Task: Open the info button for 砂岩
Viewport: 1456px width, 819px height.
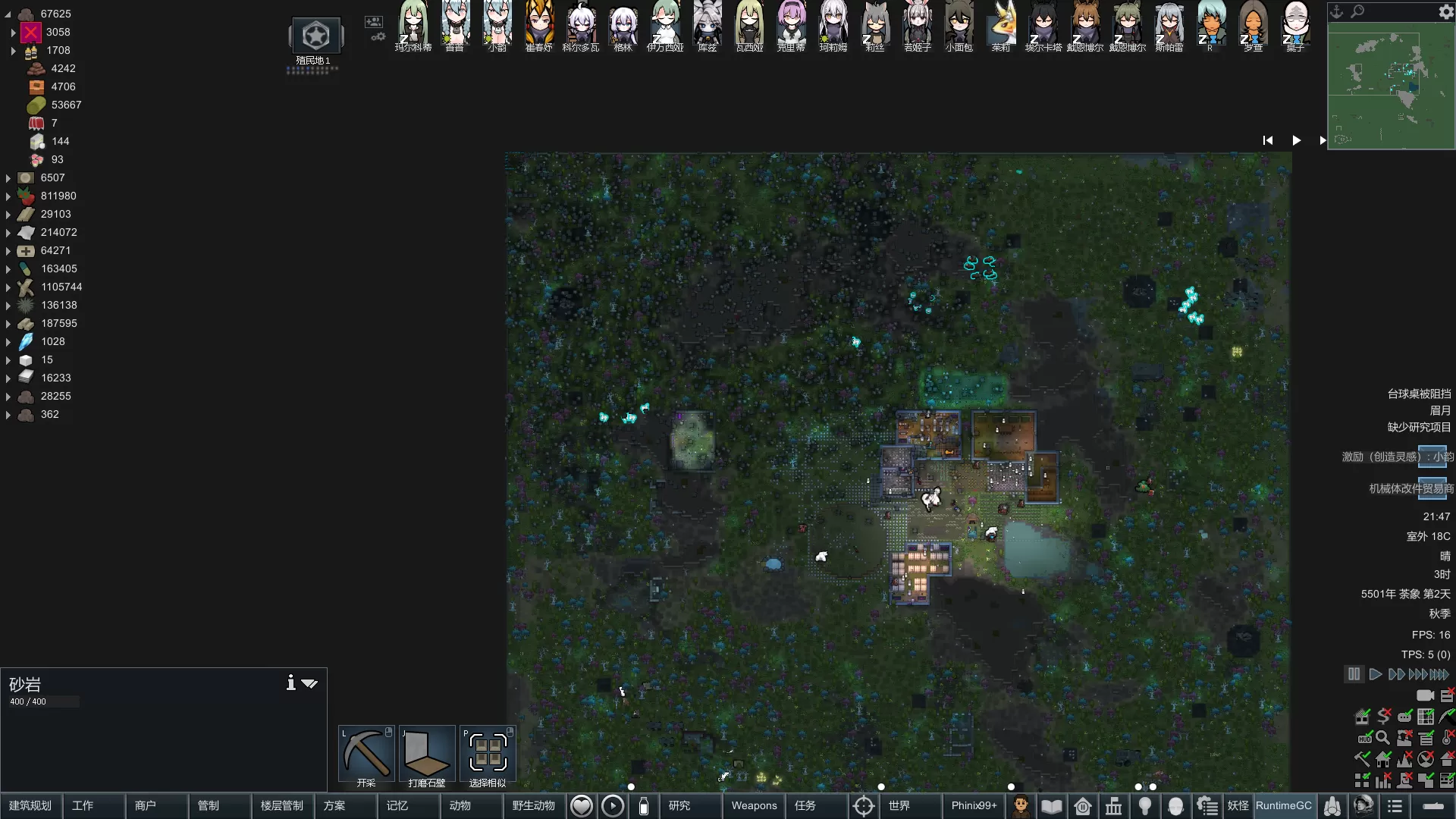Action: [x=290, y=682]
